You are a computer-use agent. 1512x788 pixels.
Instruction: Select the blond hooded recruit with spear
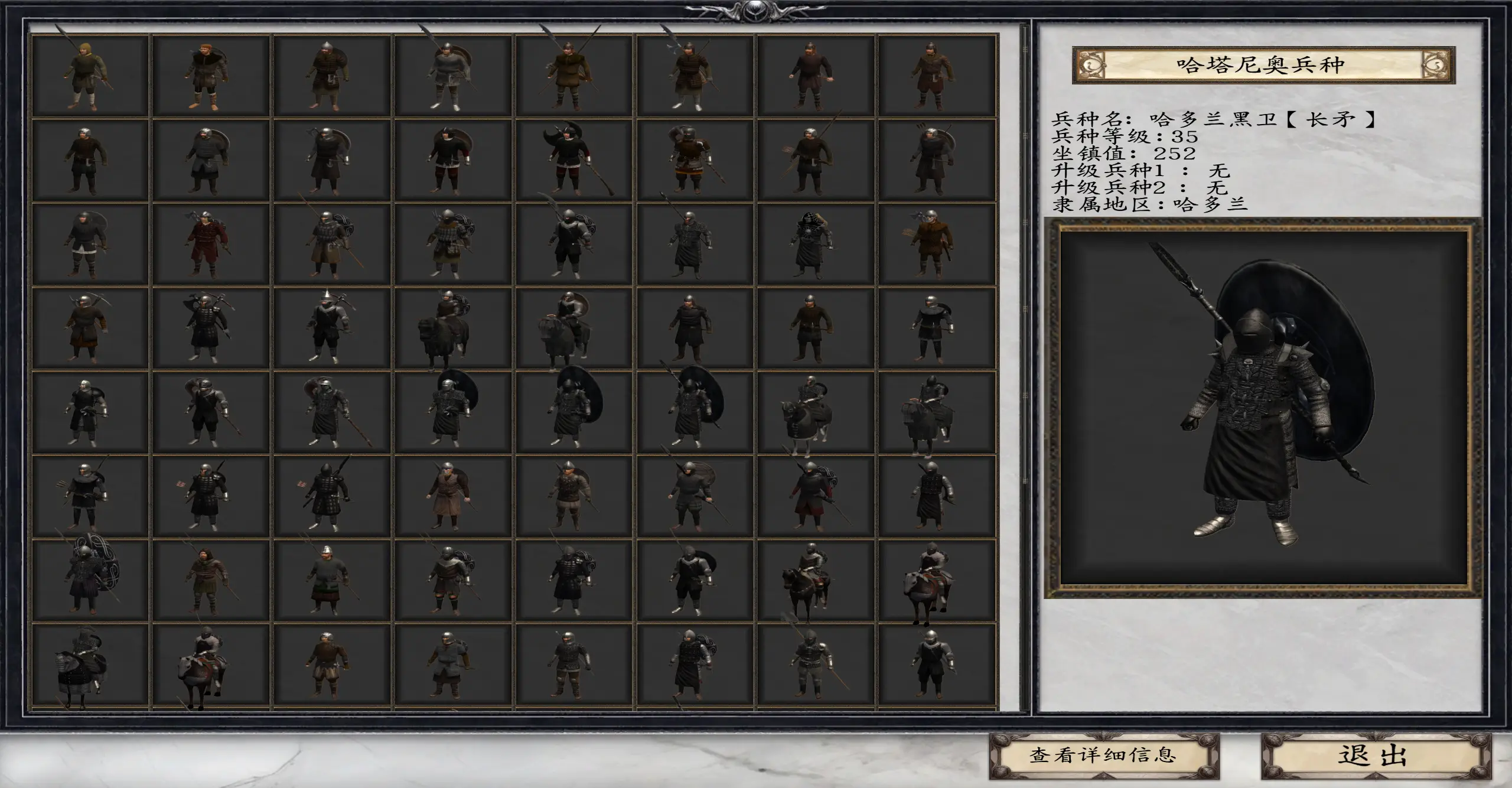coord(90,75)
